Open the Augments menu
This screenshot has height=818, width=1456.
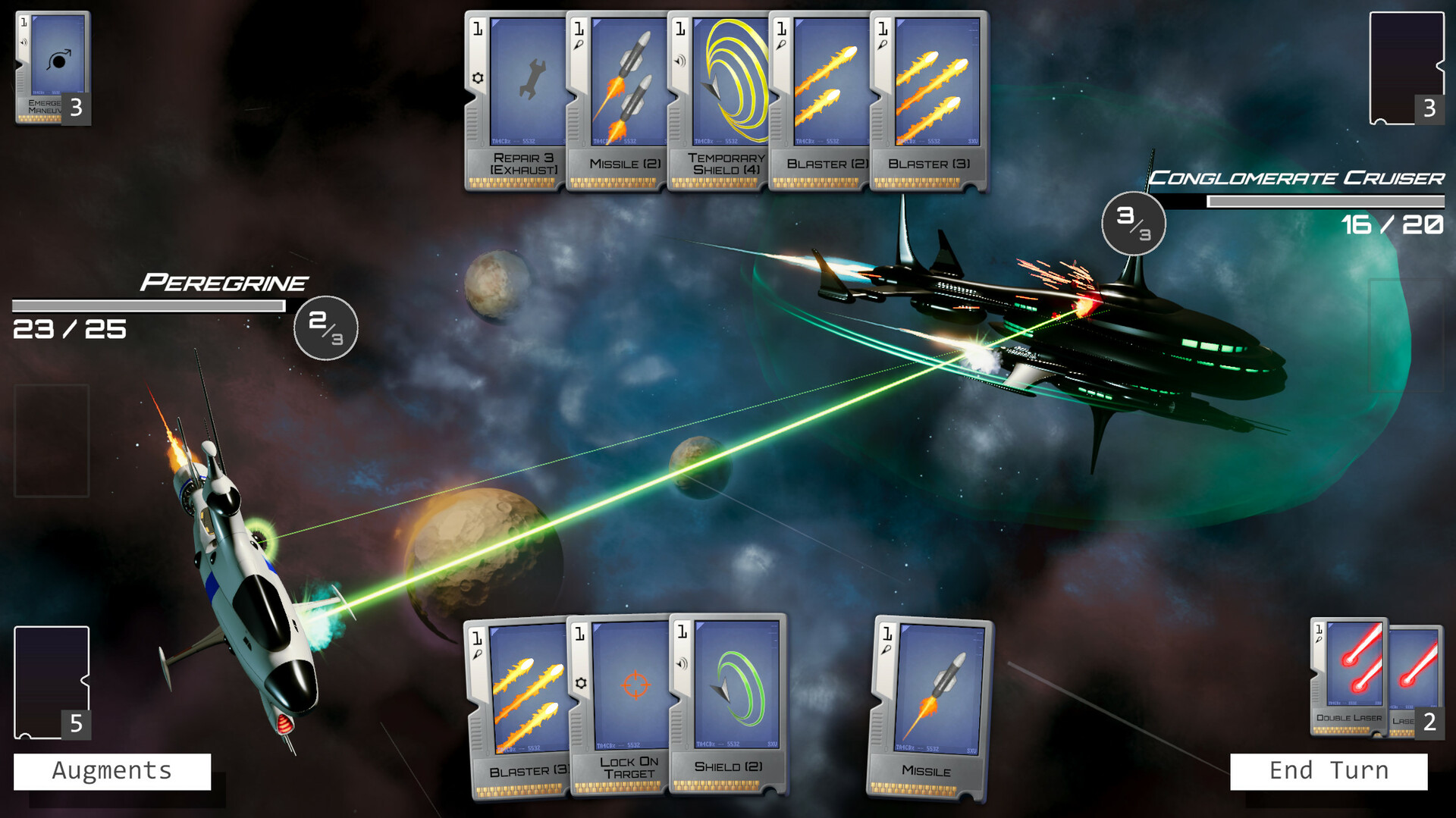pyautogui.click(x=111, y=770)
